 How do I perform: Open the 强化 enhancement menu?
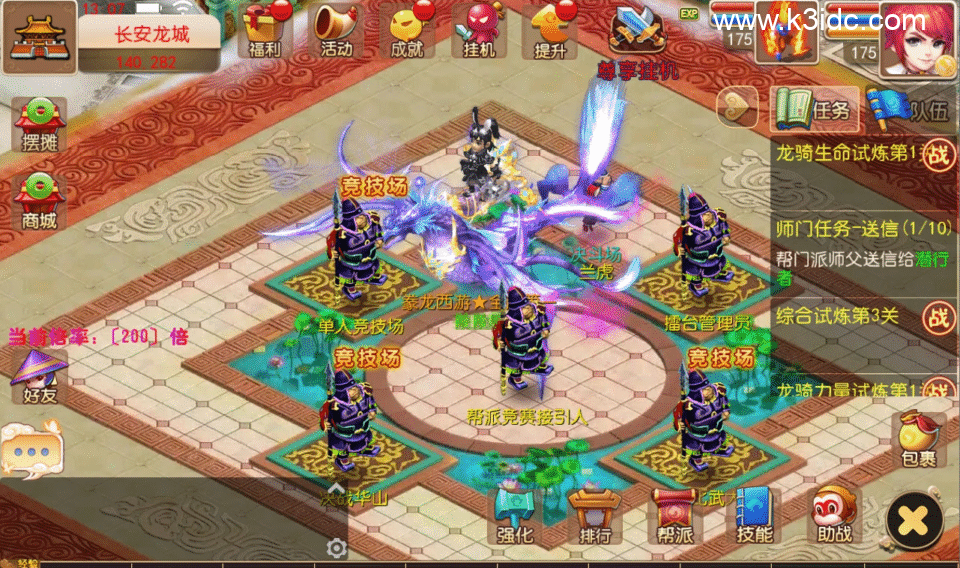click(x=515, y=516)
